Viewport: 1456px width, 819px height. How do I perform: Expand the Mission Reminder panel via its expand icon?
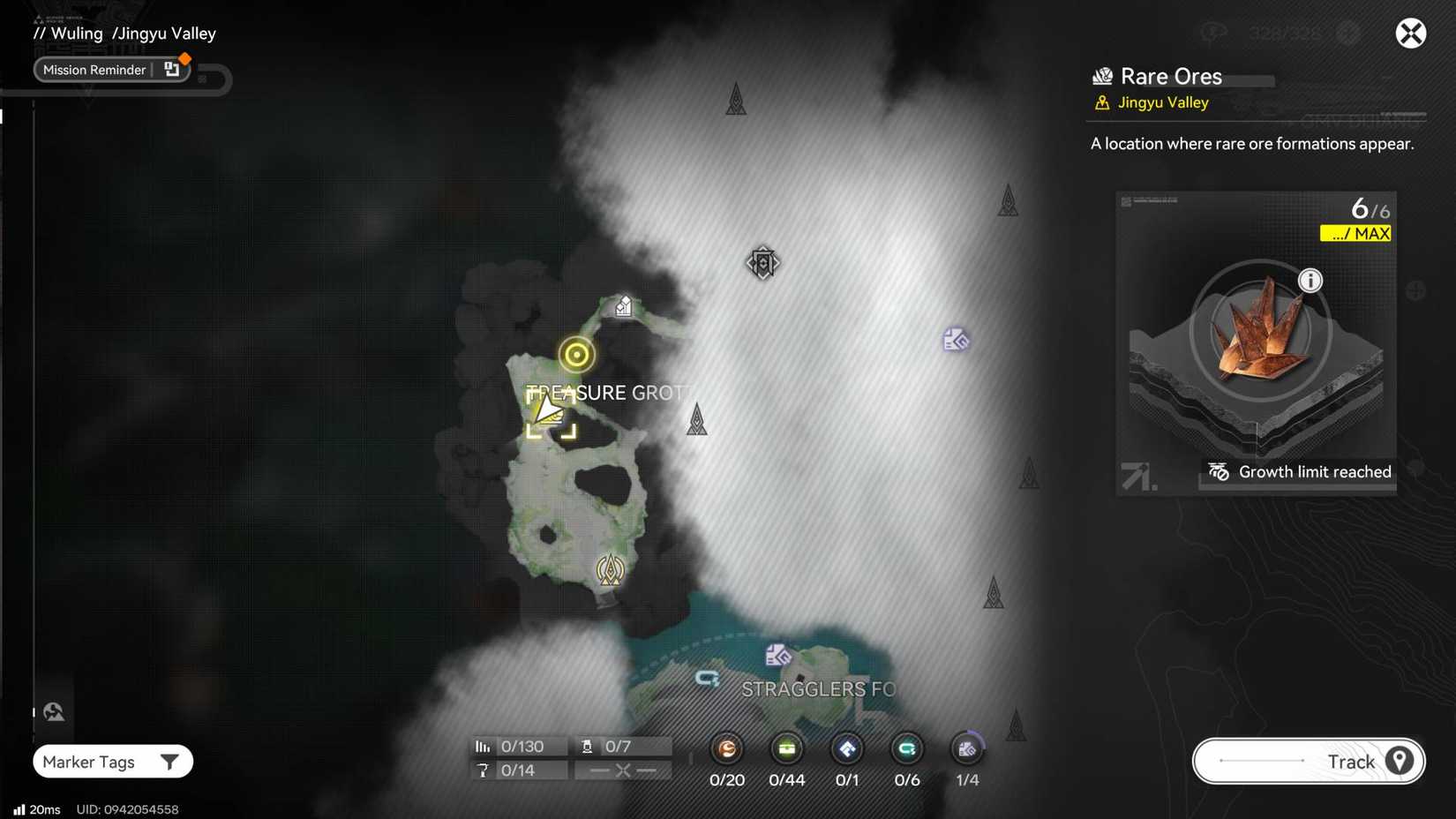click(172, 67)
